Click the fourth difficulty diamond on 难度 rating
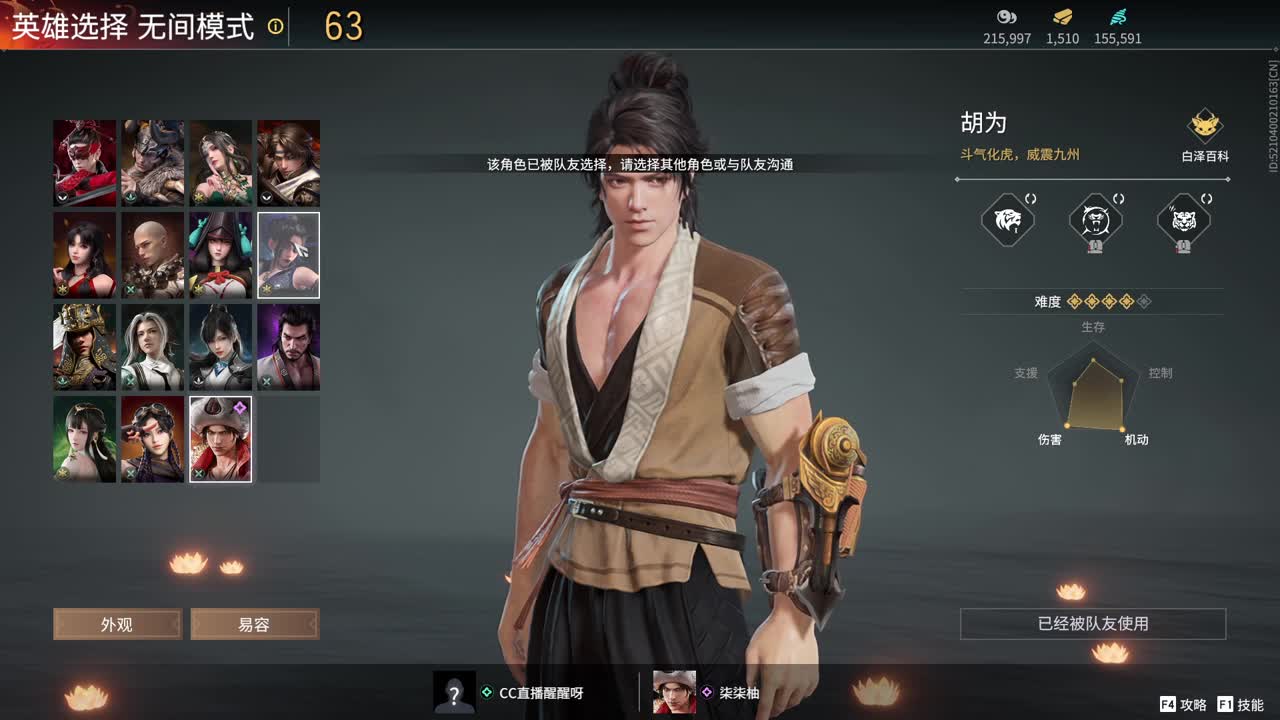 tap(1127, 302)
